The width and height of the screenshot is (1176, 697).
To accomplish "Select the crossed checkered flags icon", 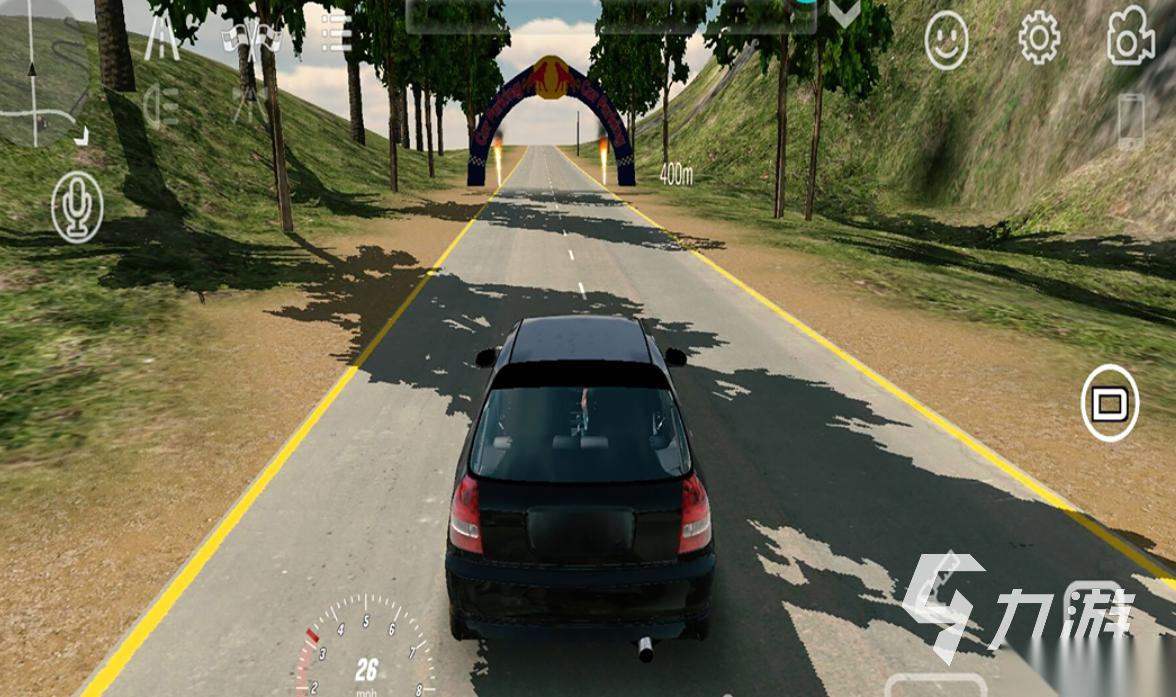I will pyautogui.click(x=250, y=38).
